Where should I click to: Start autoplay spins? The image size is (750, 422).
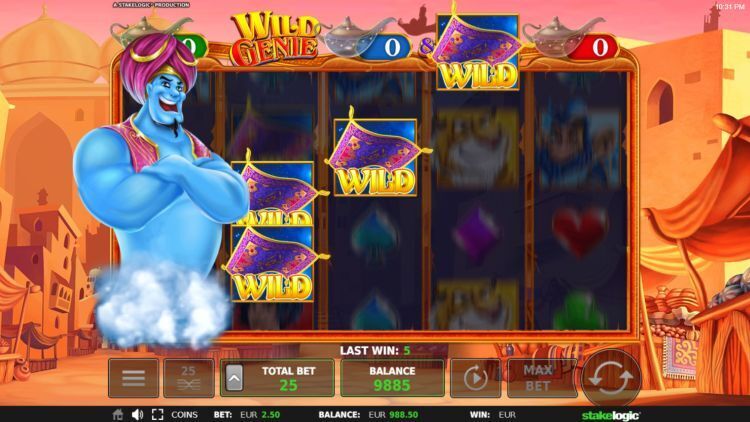point(476,378)
